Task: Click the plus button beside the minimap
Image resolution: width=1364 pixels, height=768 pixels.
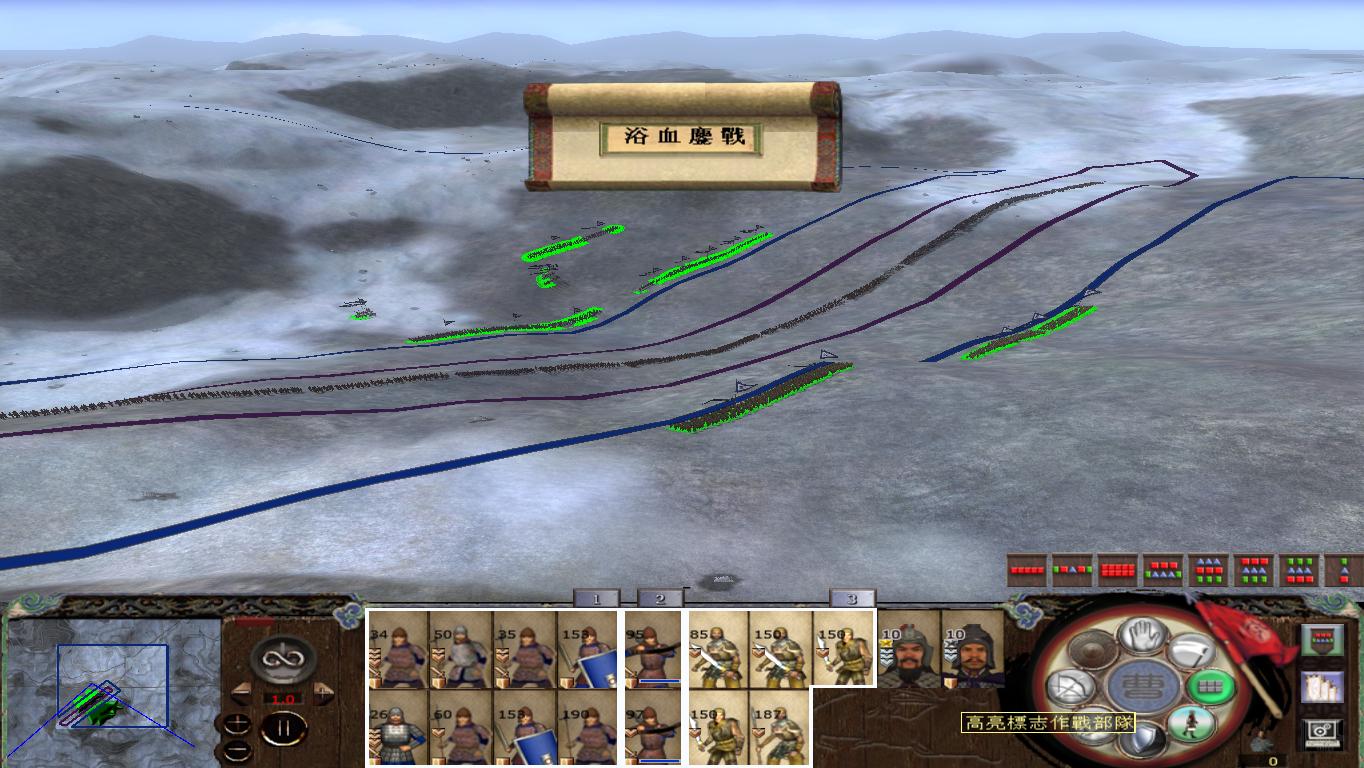Action: point(237,723)
